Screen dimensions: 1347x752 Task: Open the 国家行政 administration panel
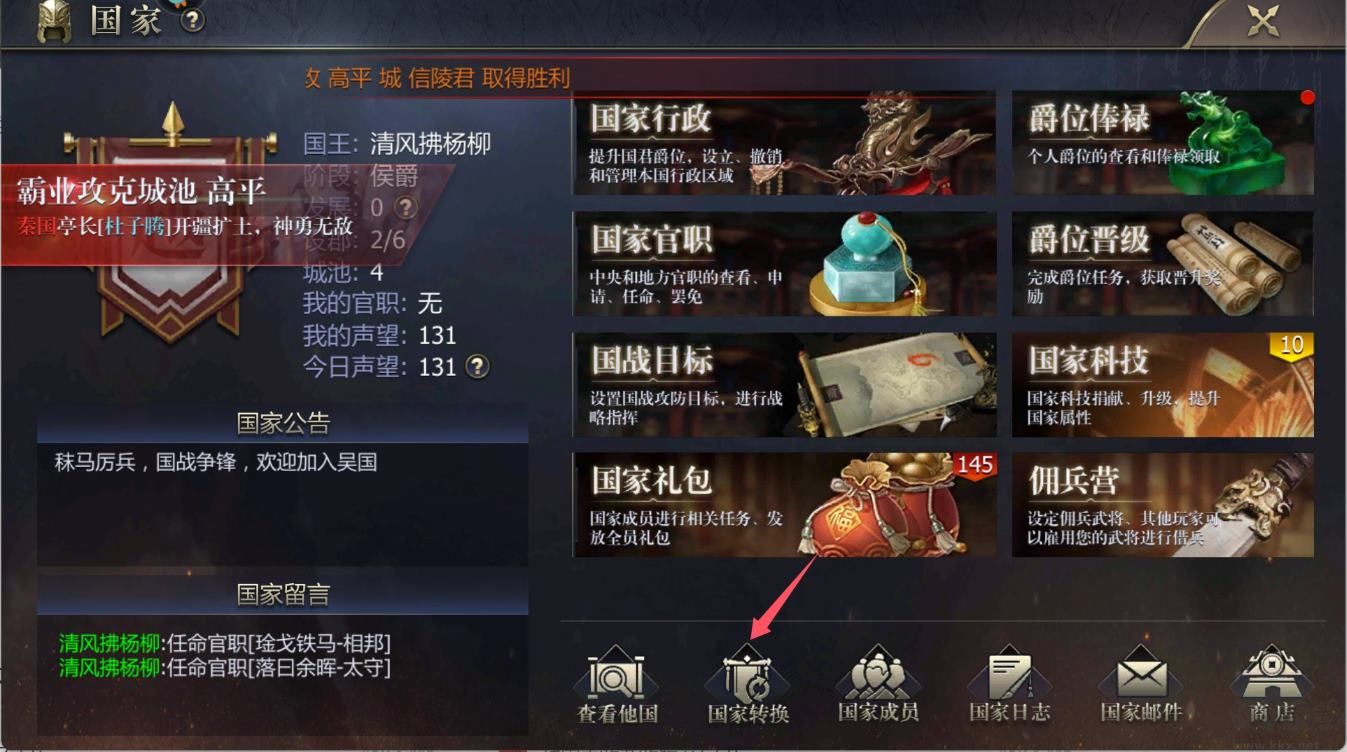(783, 142)
